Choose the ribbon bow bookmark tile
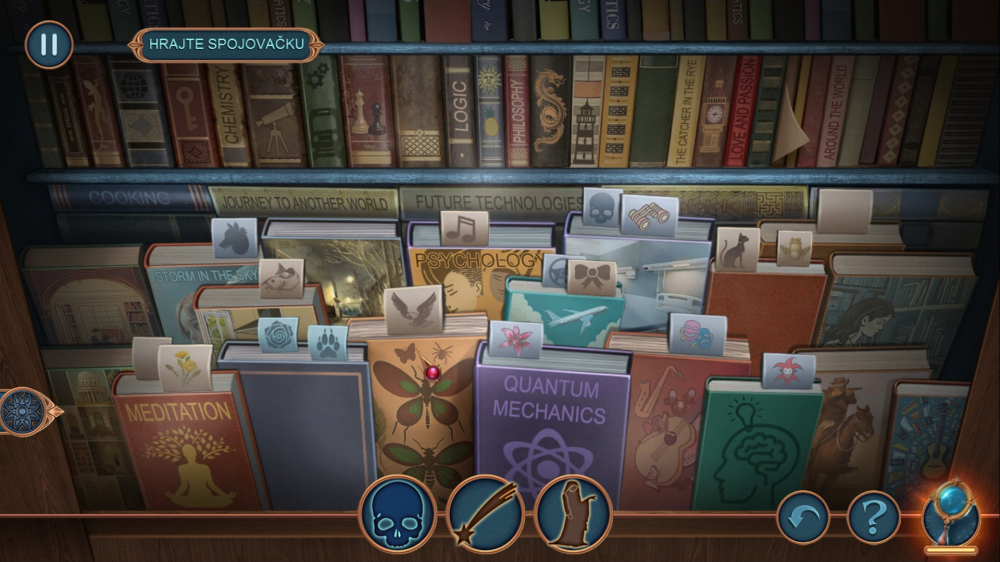This screenshot has width=1000, height=562. click(592, 277)
